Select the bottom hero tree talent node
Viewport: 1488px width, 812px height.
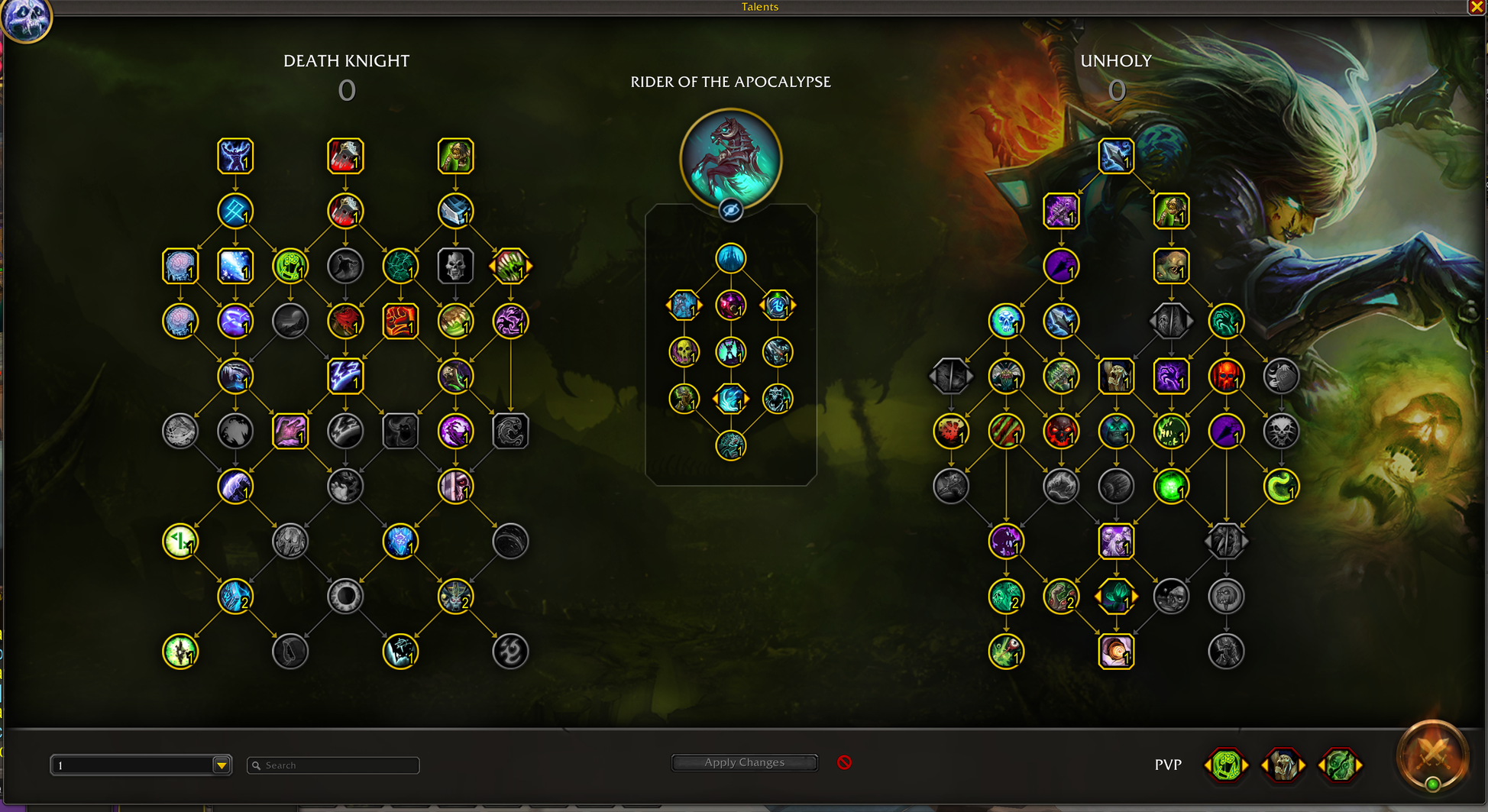point(730,445)
